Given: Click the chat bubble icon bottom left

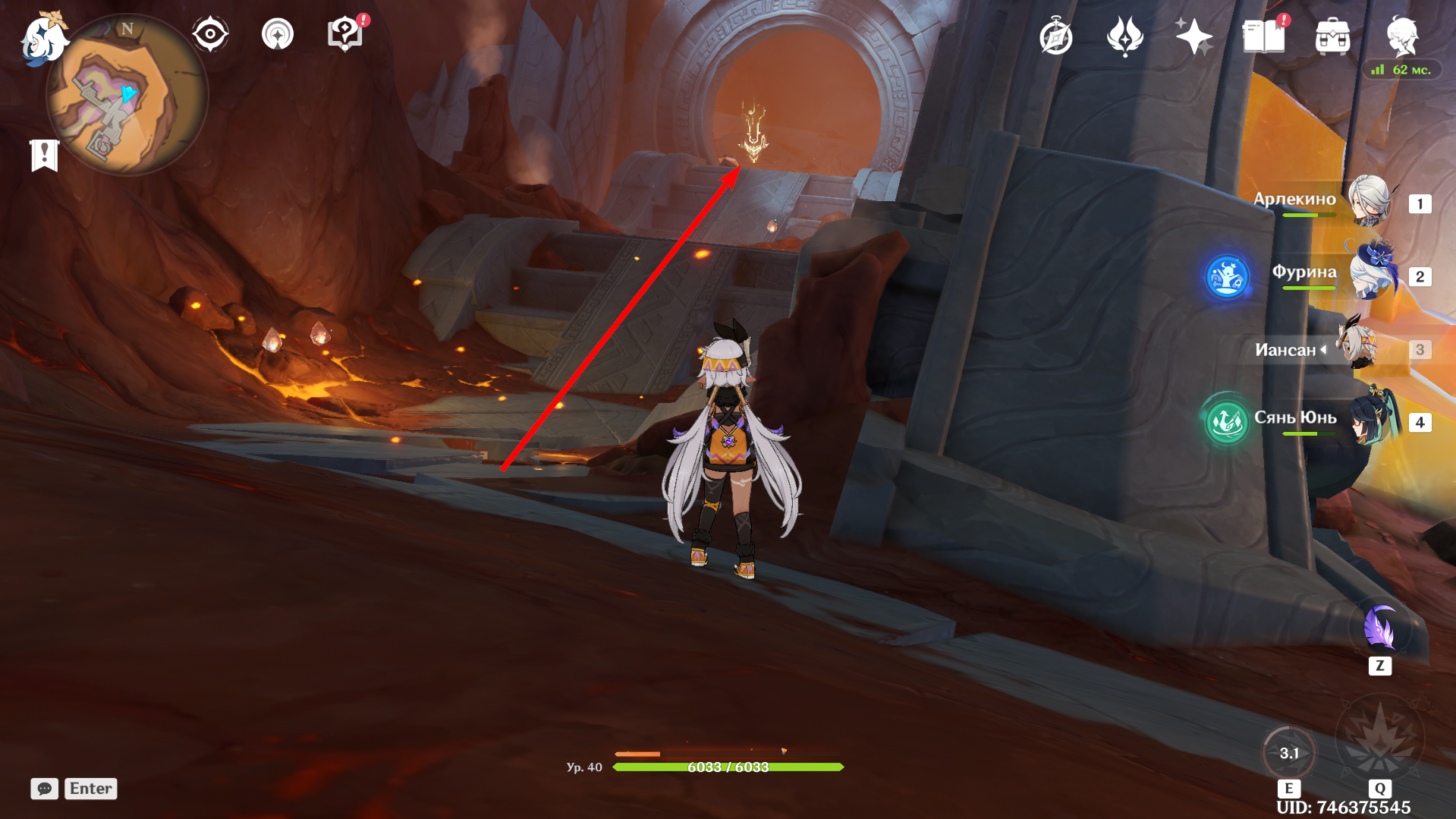Looking at the screenshot, I should coord(44,789).
